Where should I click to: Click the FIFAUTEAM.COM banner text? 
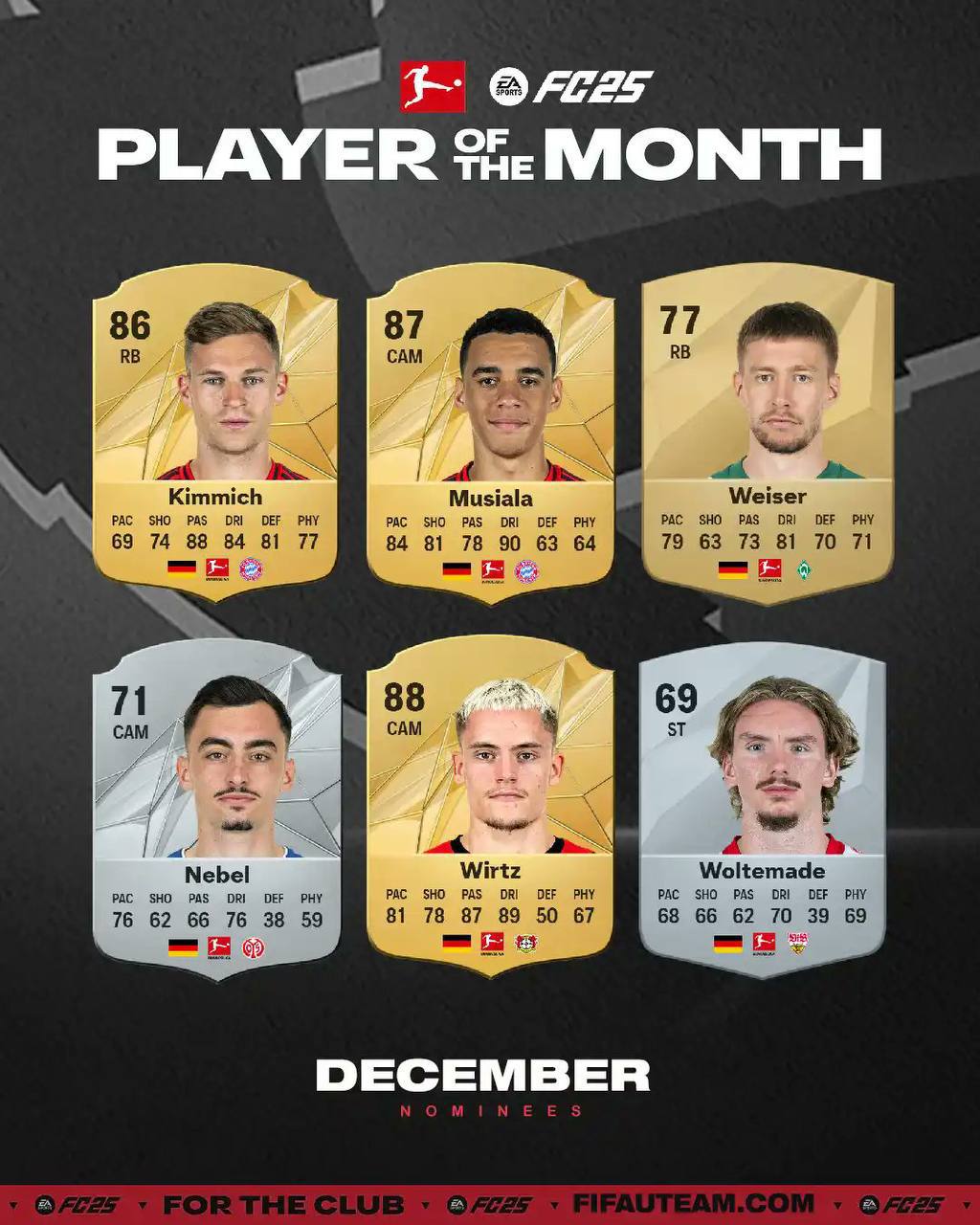[694, 1203]
